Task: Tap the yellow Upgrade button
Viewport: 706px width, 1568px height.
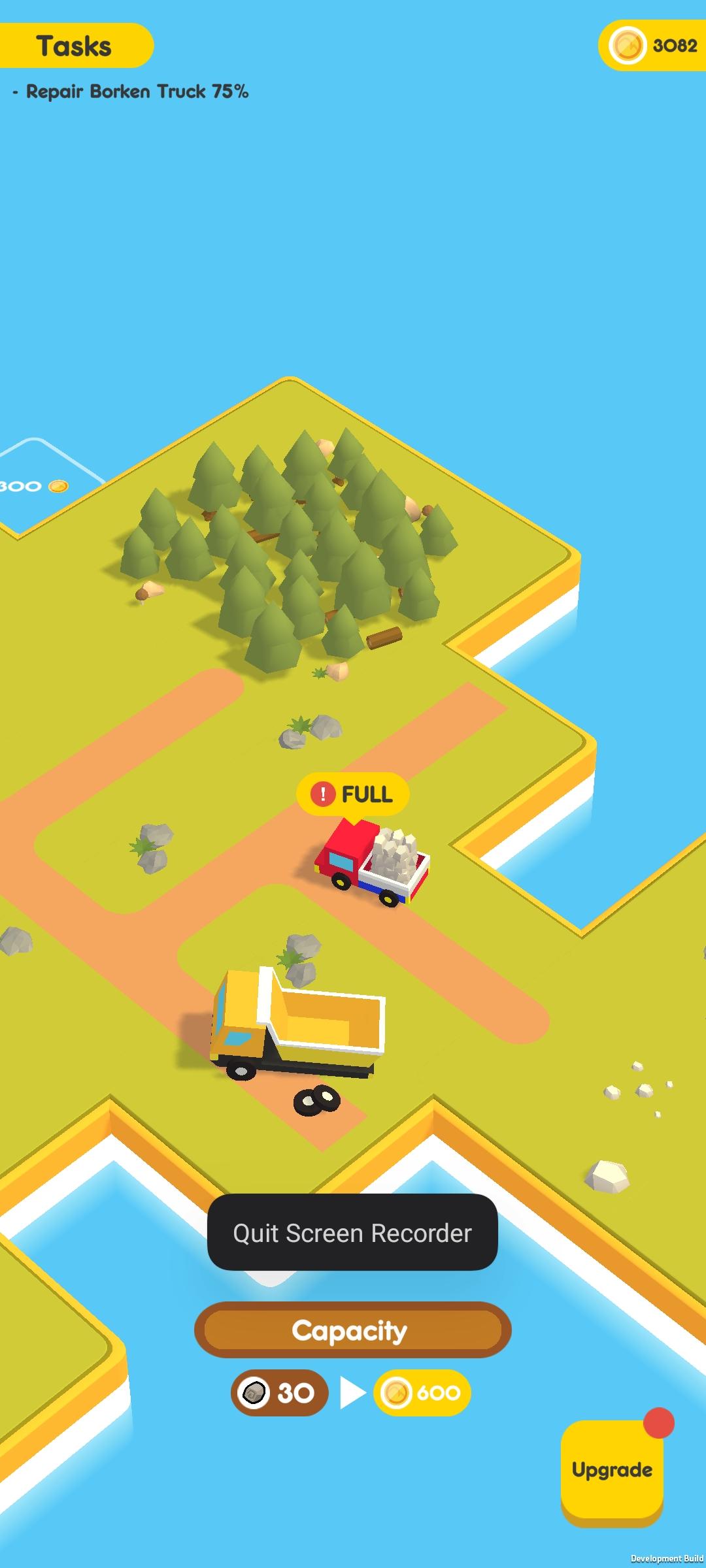Action: pyautogui.click(x=612, y=1470)
